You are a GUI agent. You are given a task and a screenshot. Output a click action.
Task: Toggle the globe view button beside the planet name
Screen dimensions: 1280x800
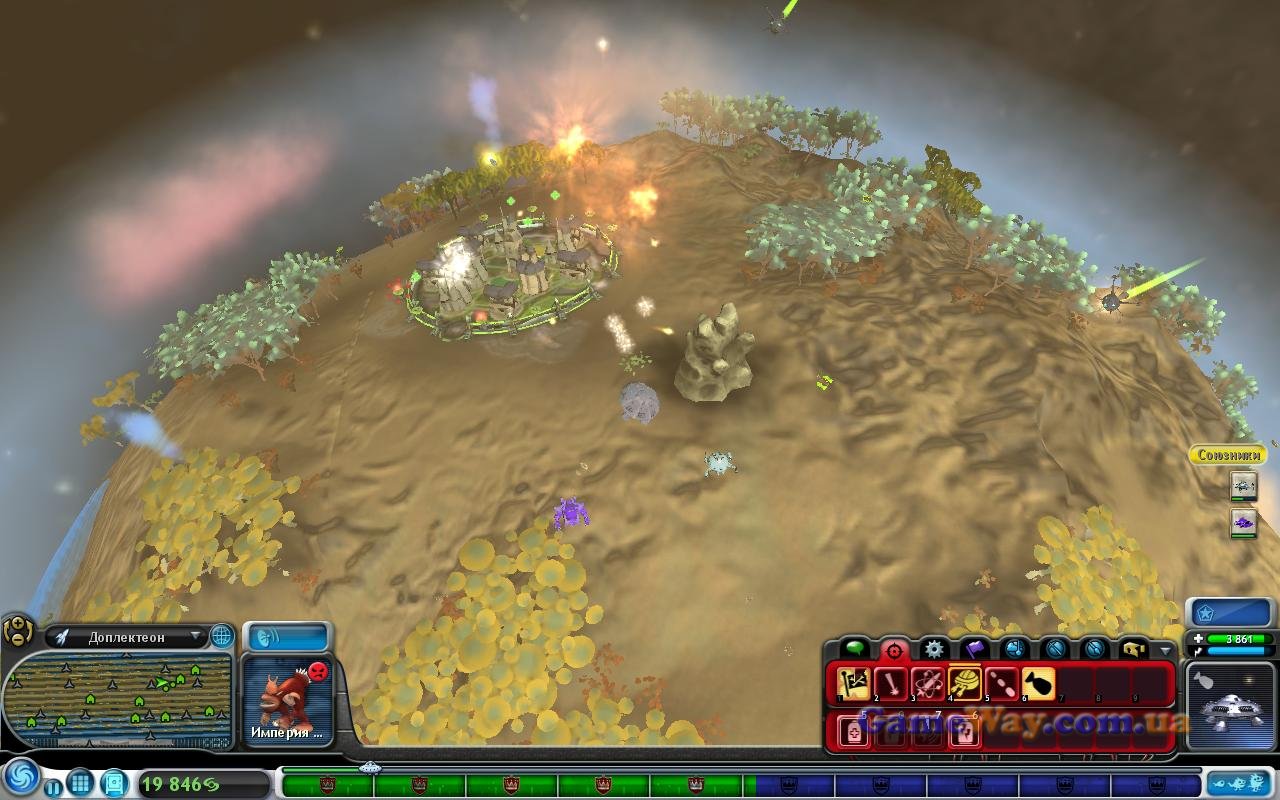pos(221,636)
